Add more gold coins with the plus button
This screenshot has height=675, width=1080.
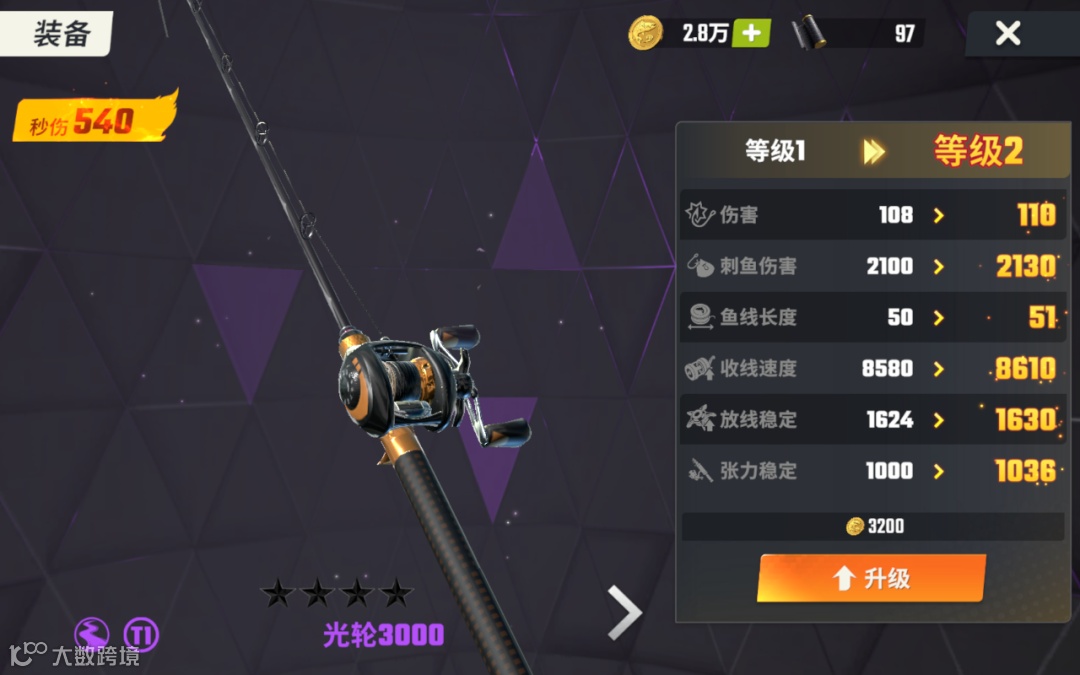751,33
